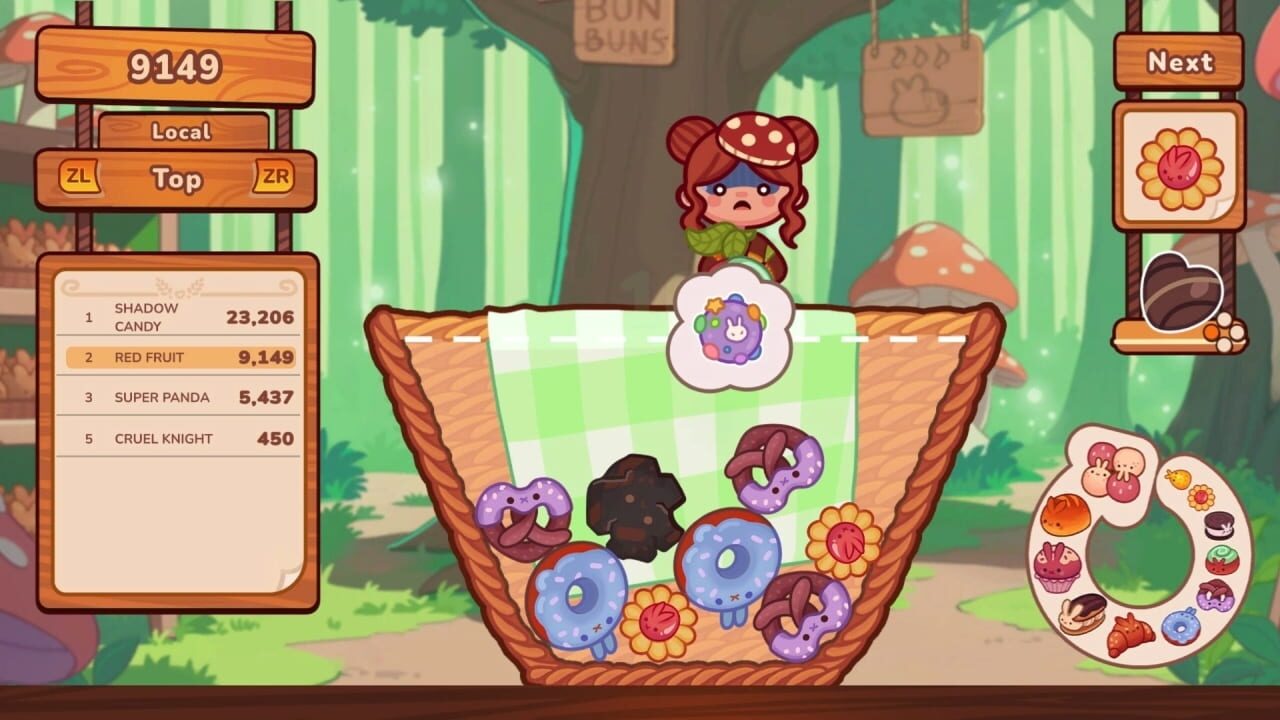Click the chocolate macaron icon on the wheel
The height and width of the screenshot is (720, 1280).
pyautogui.click(x=1218, y=527)
